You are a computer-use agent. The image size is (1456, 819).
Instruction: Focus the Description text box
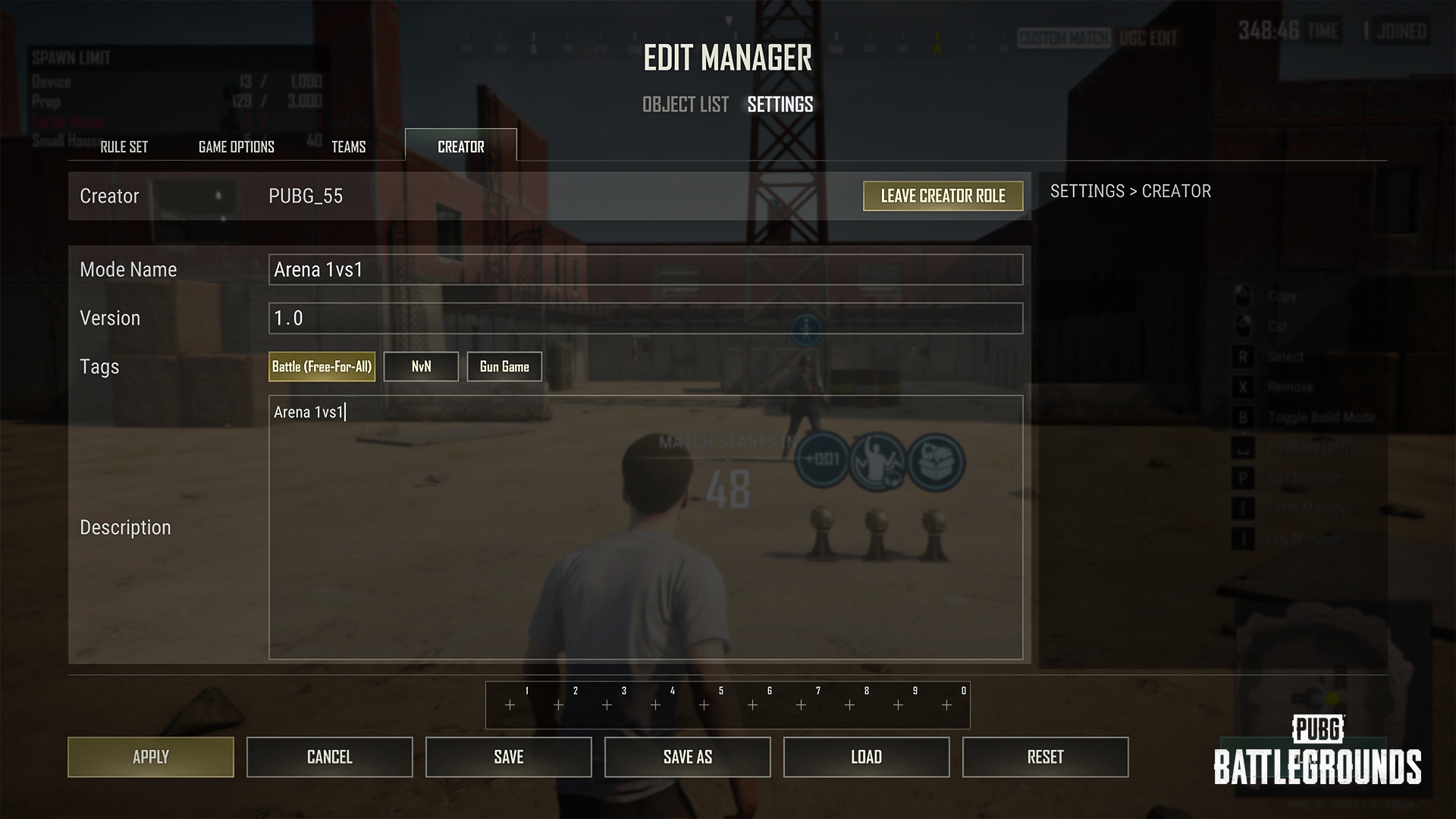(645, 528)
